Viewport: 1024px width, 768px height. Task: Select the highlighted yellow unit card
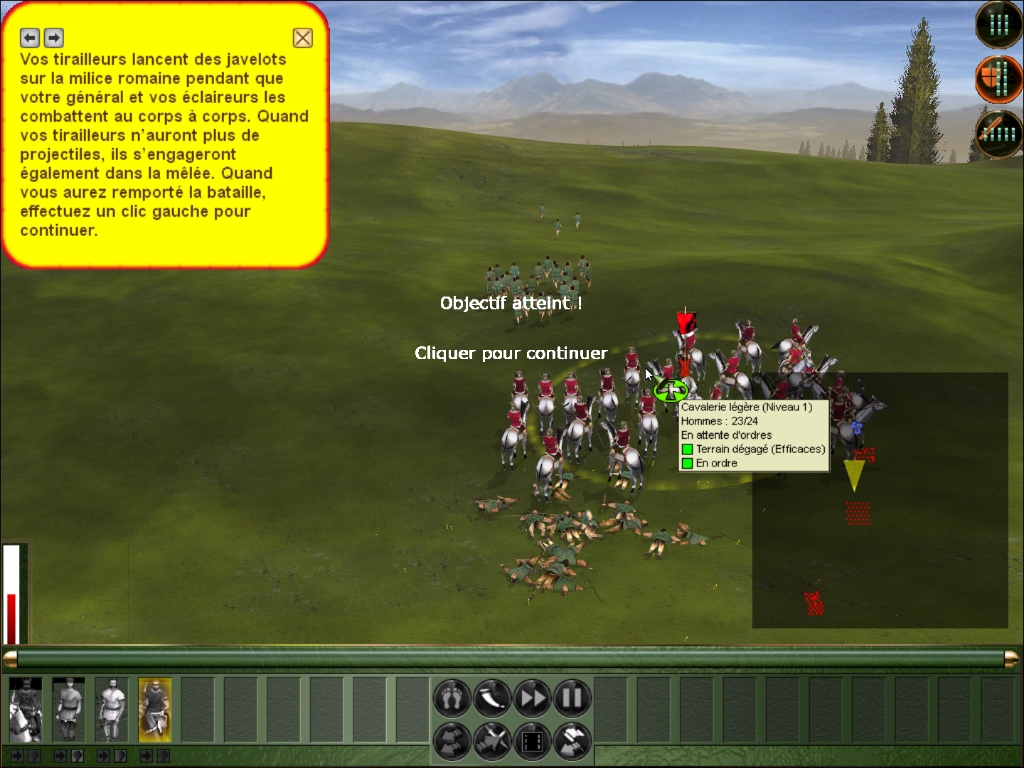tap(154, 710)
